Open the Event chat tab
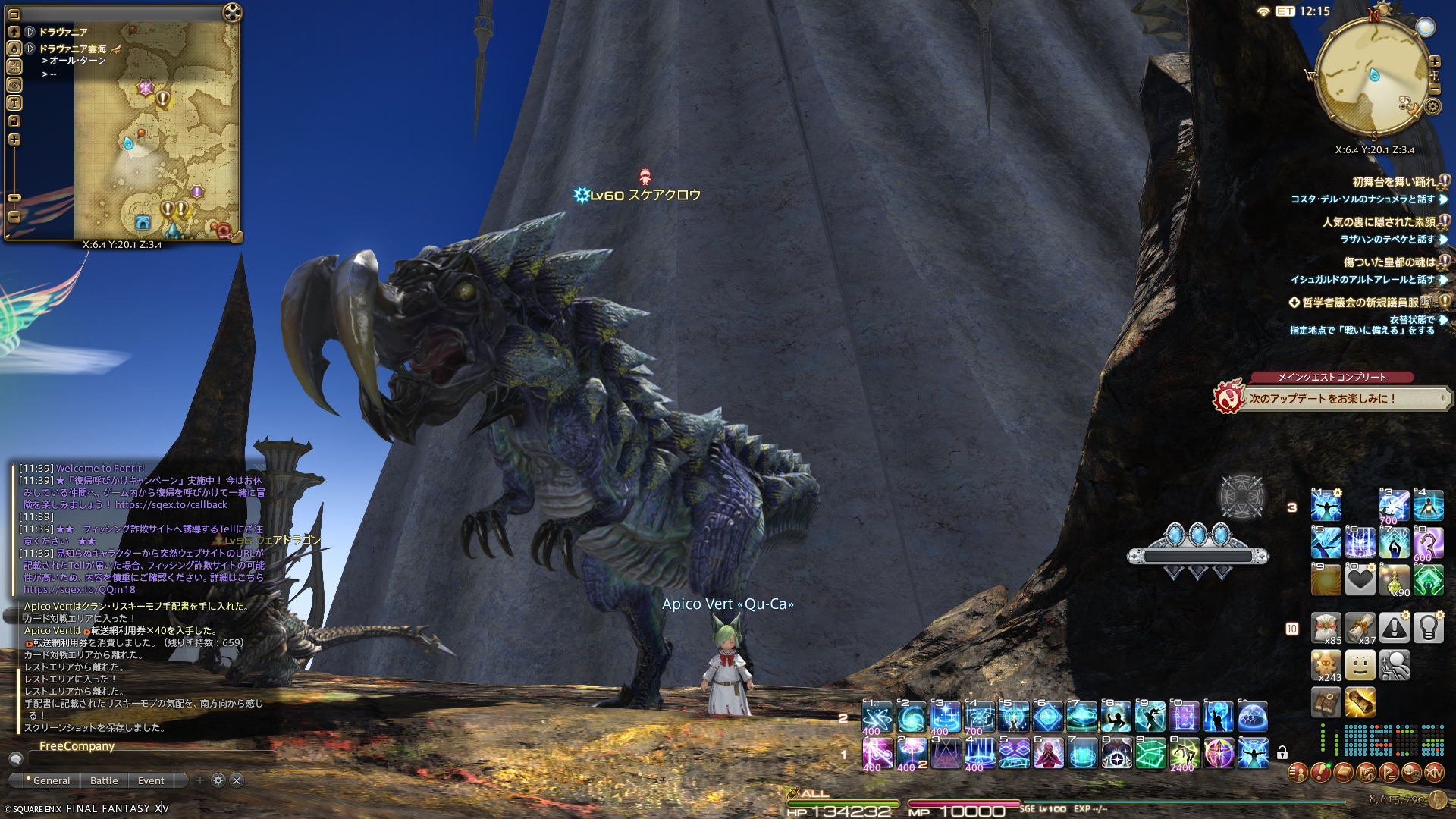The height and width of the screenshot is (819, 1456). click(151, 780)
